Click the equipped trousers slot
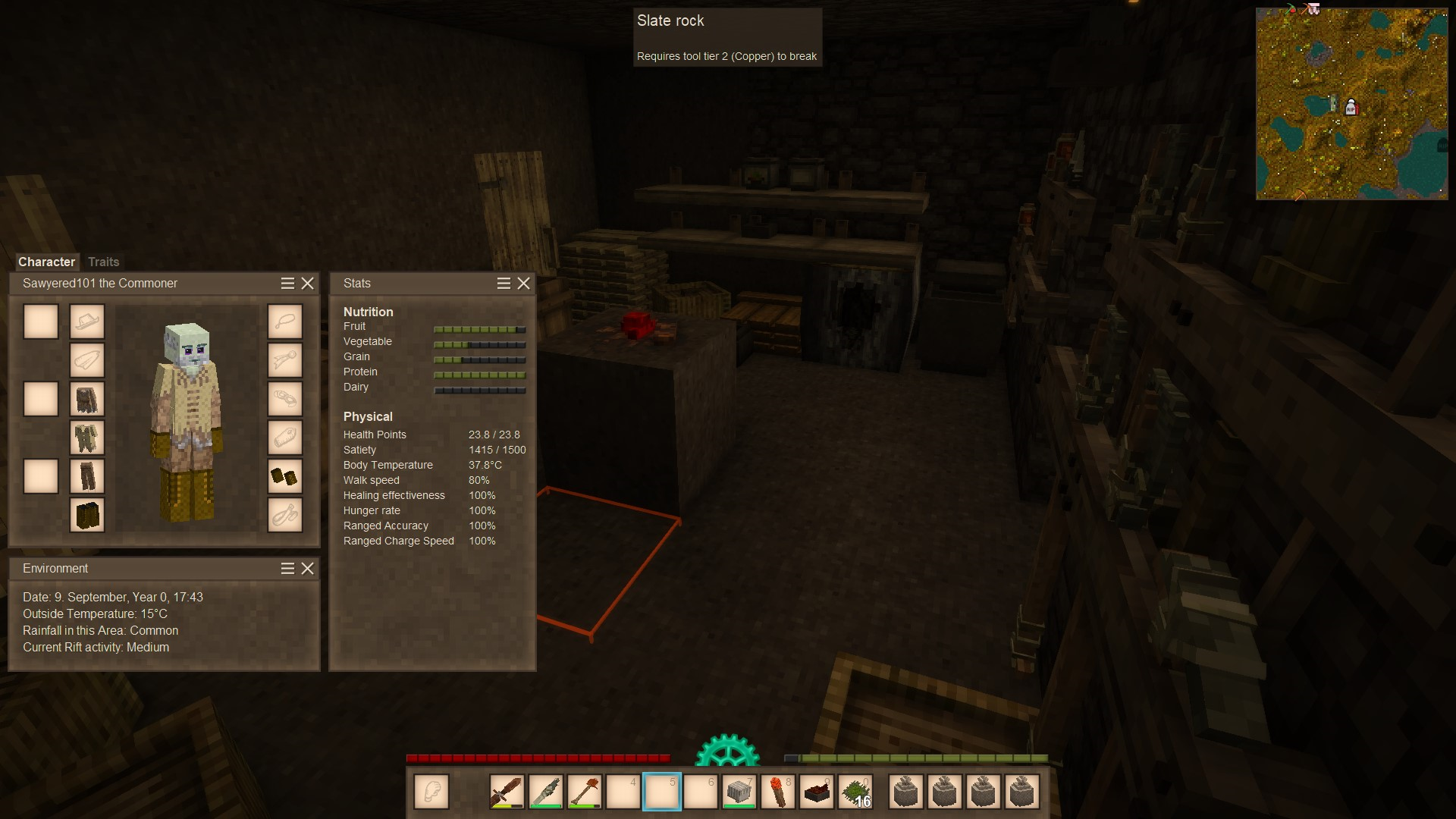 click(x=87, y=476)
